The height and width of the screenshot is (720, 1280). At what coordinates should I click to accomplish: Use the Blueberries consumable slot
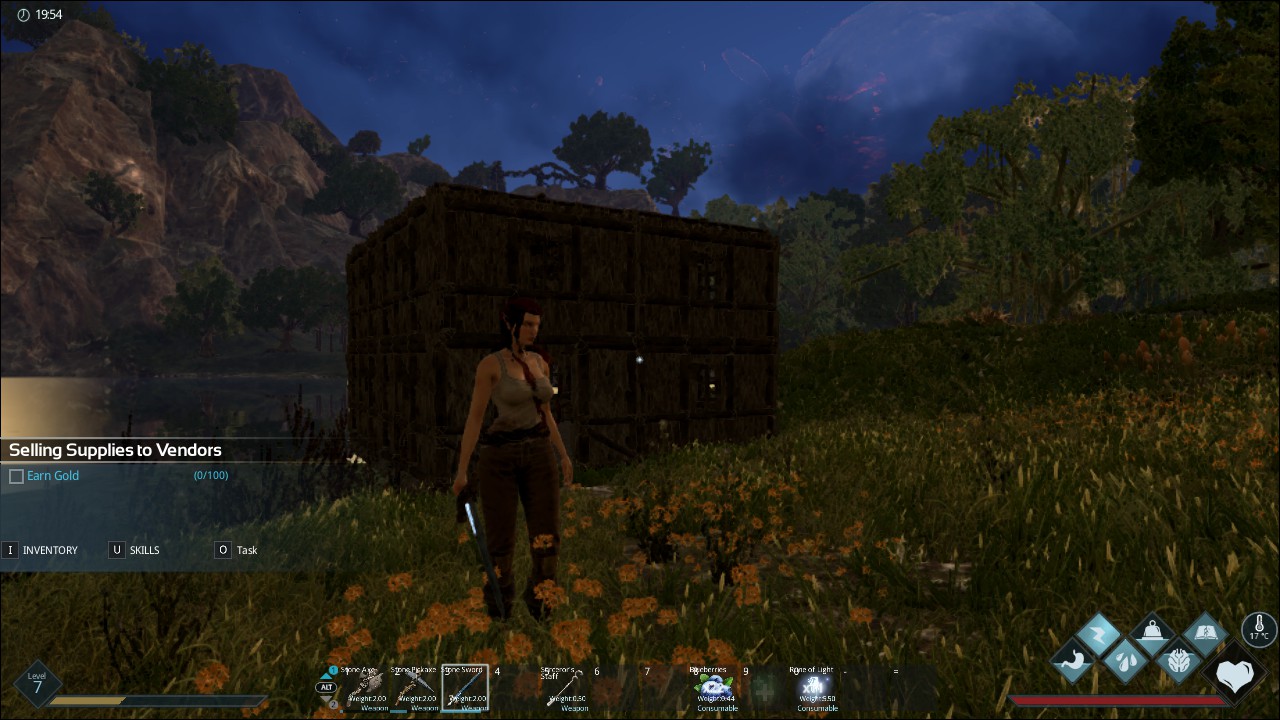[x=716, y=690]
